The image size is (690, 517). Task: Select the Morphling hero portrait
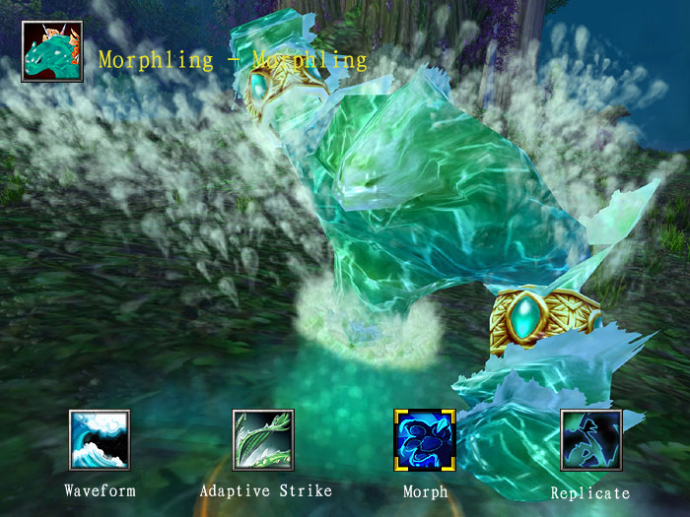52,52
